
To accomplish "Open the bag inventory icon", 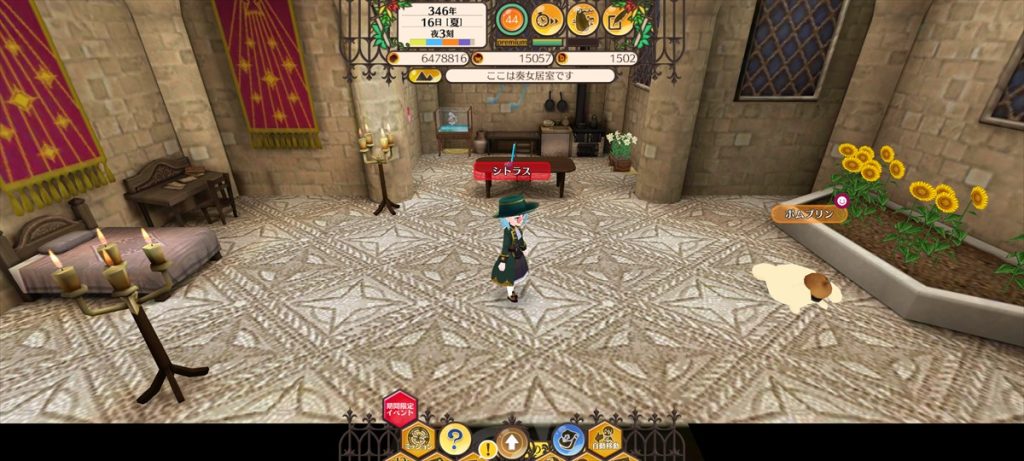I will click(x=582, y=18).
